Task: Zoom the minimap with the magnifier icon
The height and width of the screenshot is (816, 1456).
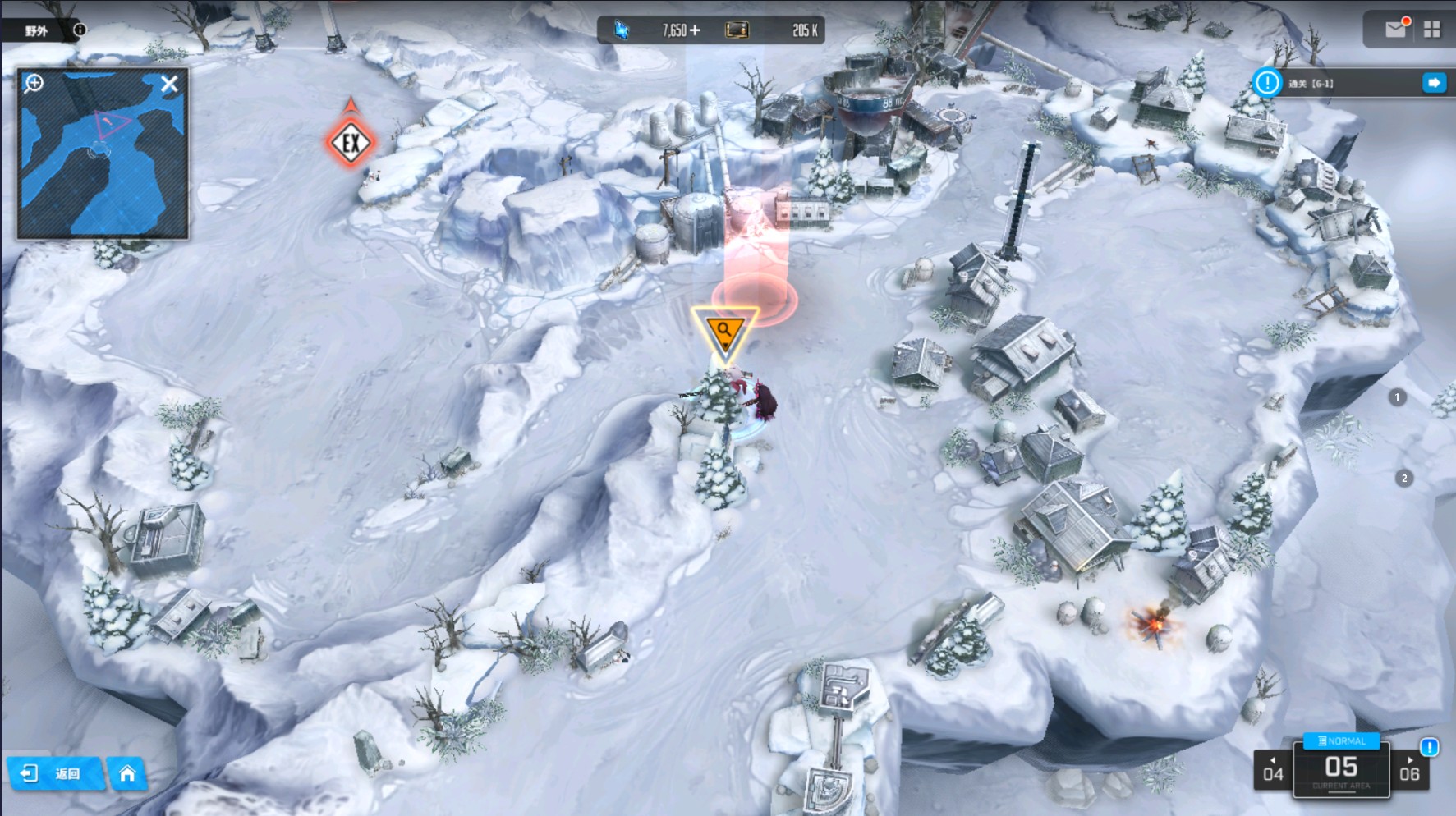Action: point(34,83)
